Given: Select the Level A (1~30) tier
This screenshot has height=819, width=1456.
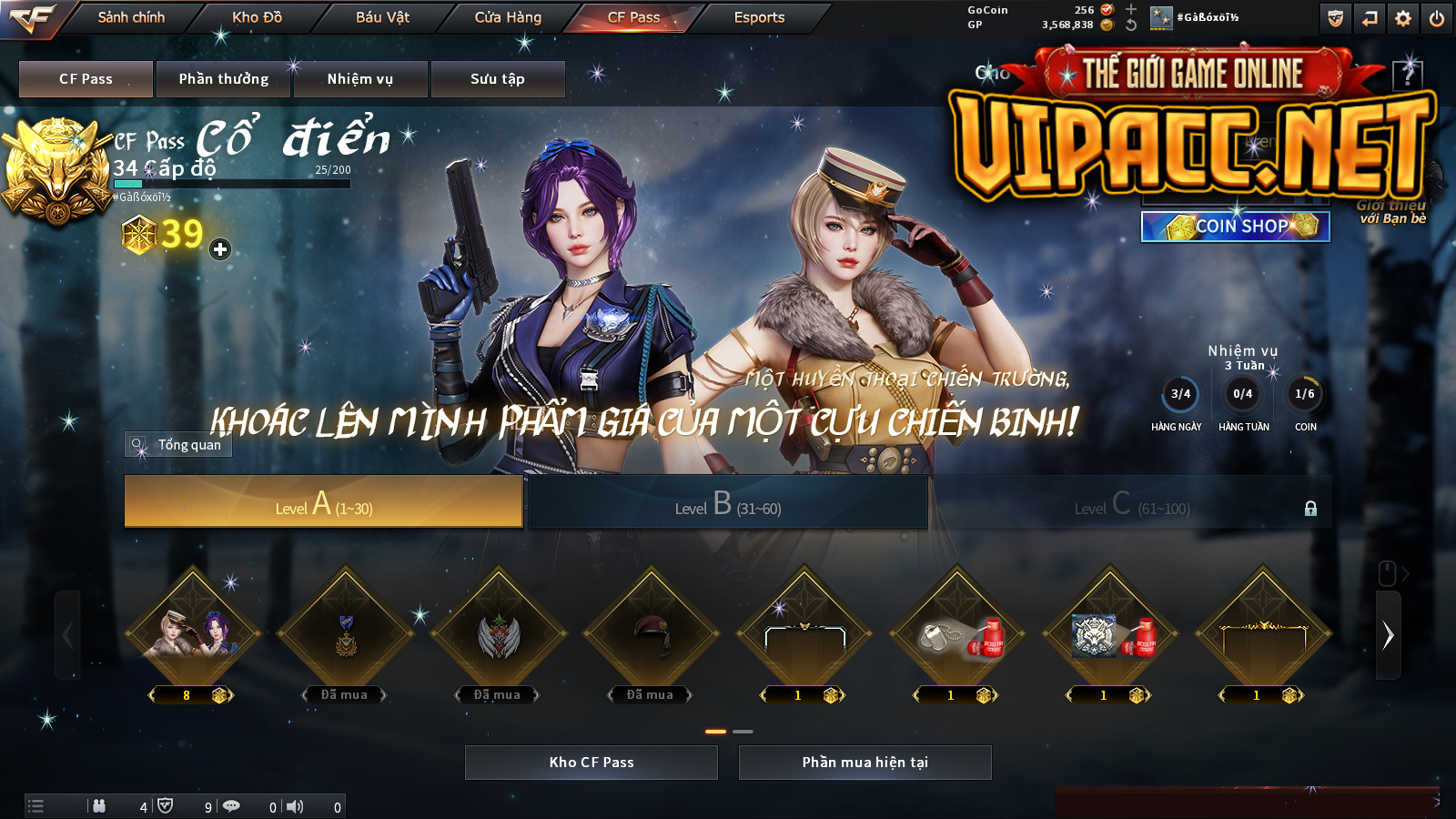Looking at the screenshot, I should coord(324,501).
